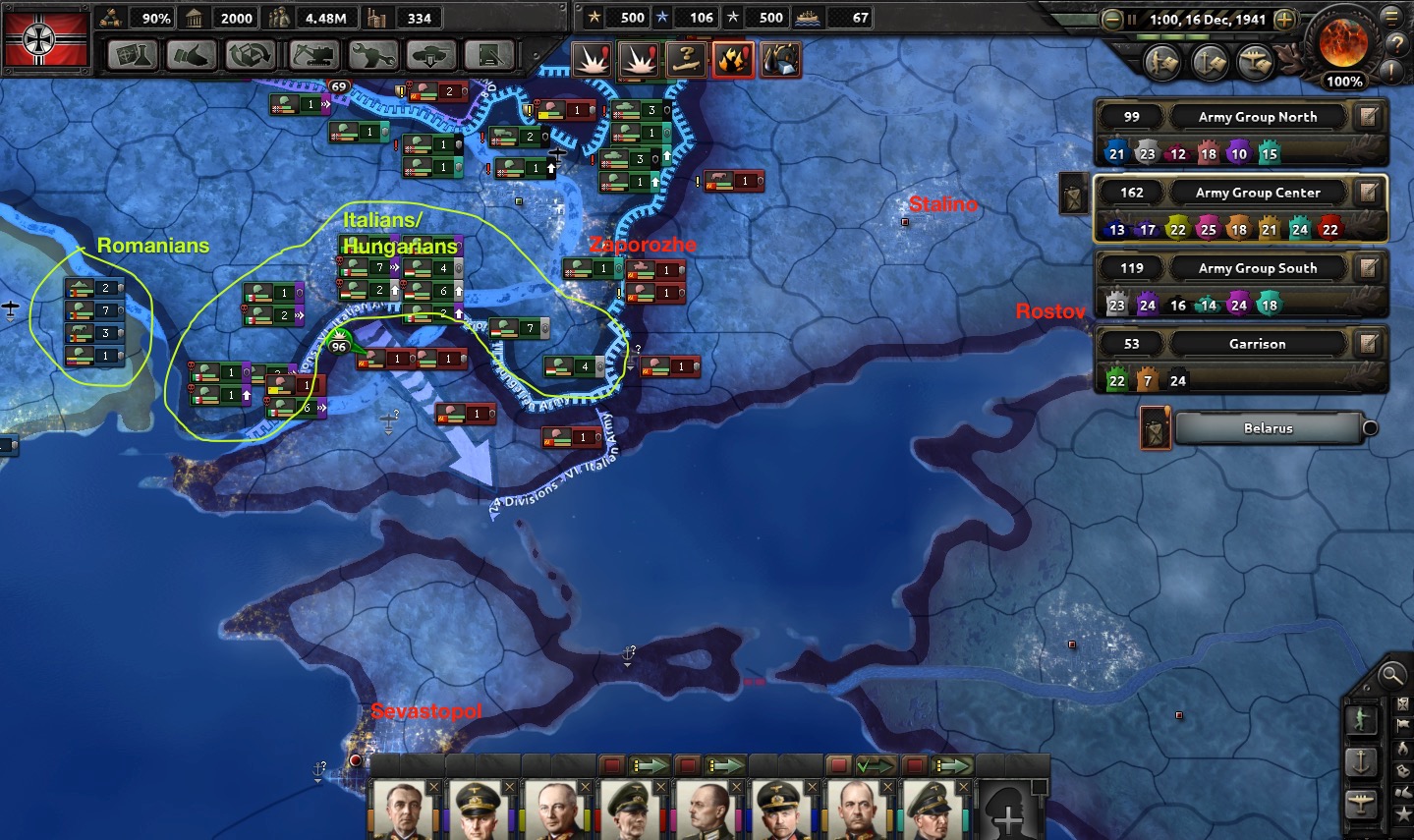Open the Logistics screen with the clipboard icon

[x=489, y=55]
